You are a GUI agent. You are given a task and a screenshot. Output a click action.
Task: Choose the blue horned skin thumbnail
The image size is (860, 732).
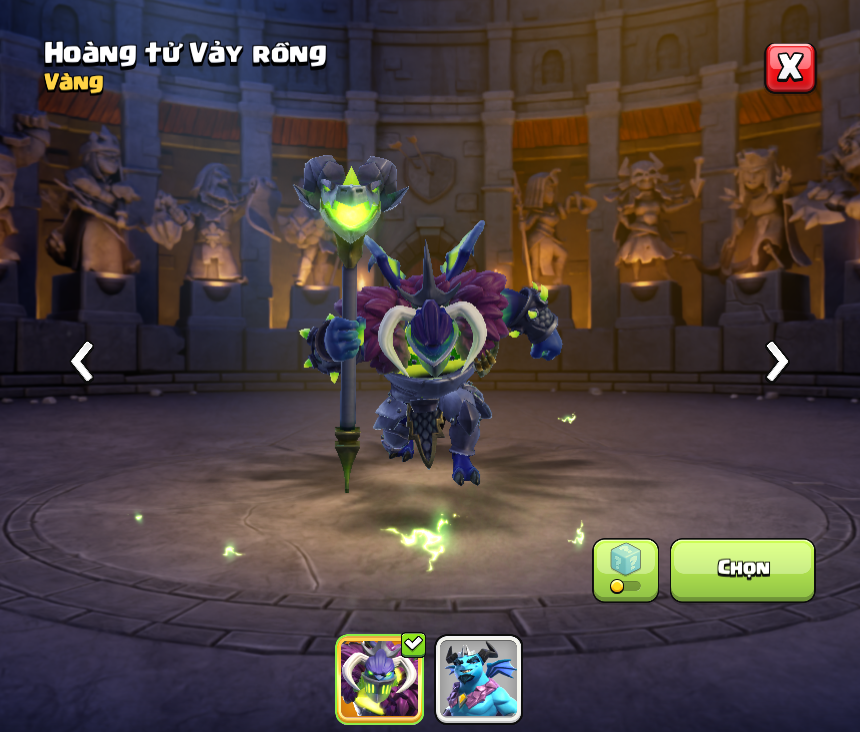pyautogui.click(x=478, y=679)
